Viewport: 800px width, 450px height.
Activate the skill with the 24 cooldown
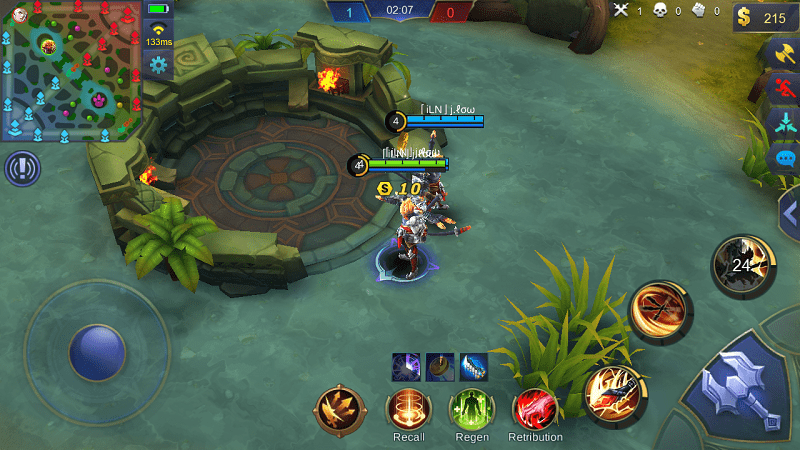coord(744,265)
